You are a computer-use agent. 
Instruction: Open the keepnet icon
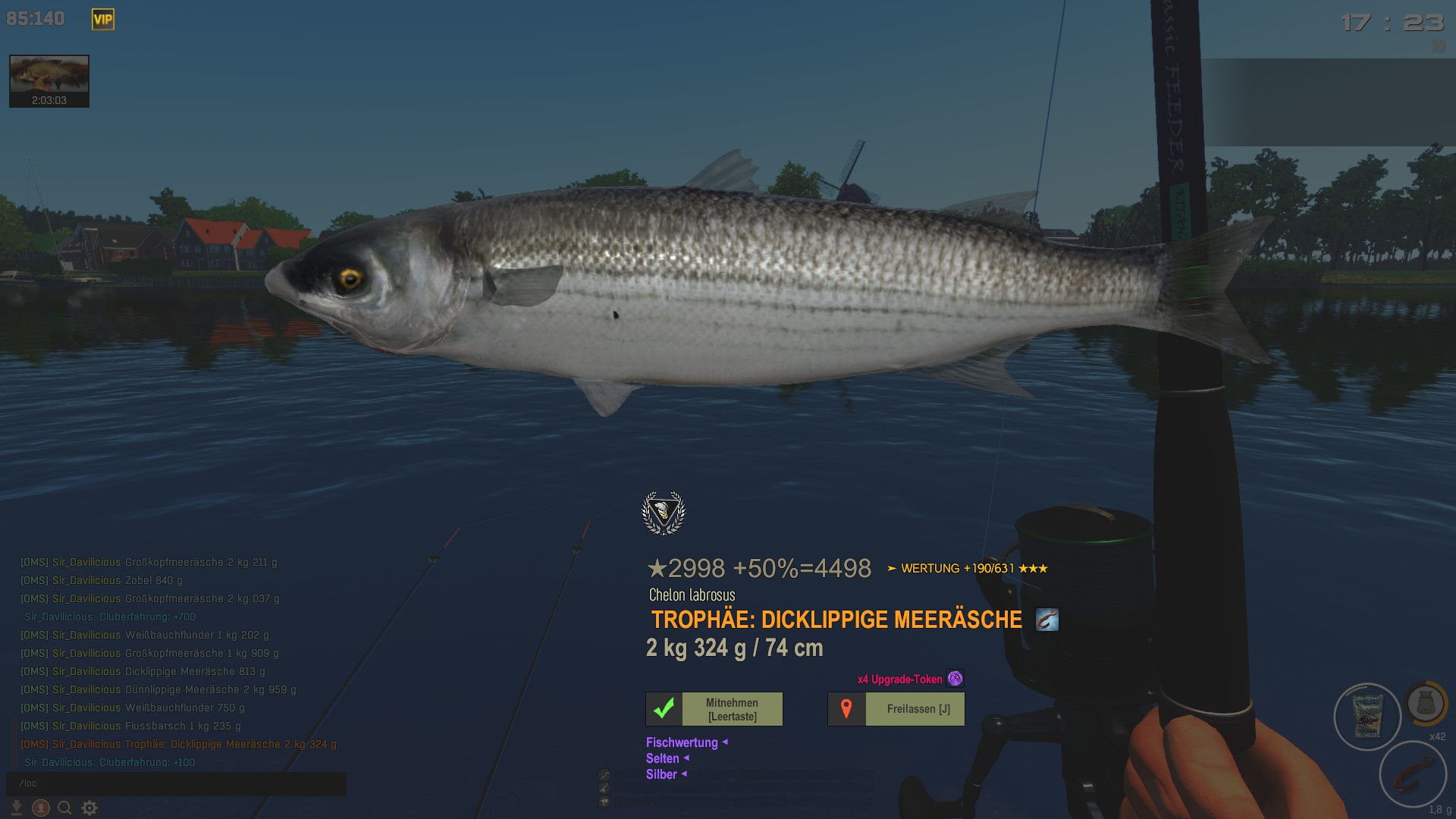(1425, 703)
